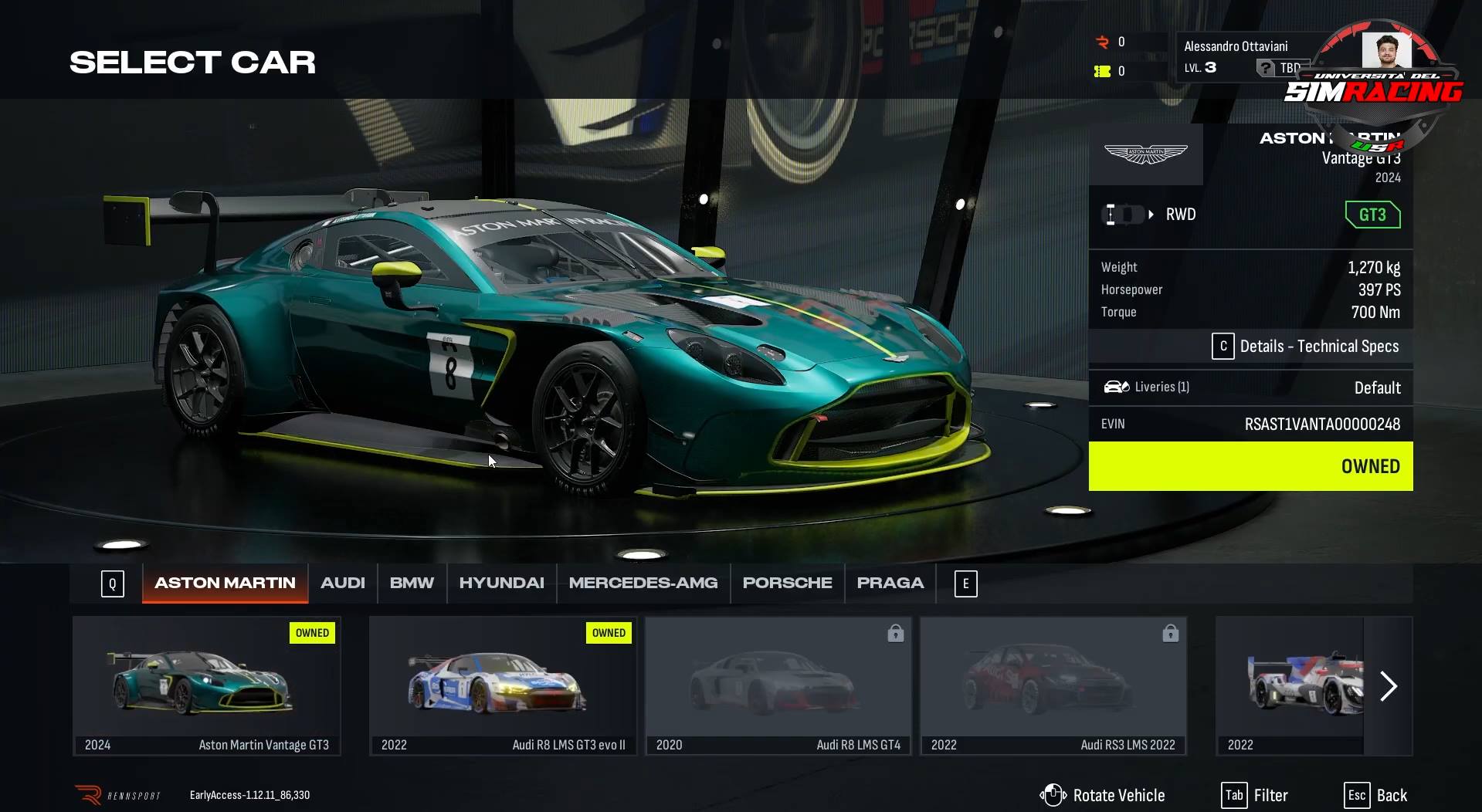This screenshot has height=812, width=1482.
Task: Expand the RWD drivetrain details arrow
Action: point(1151,215)
